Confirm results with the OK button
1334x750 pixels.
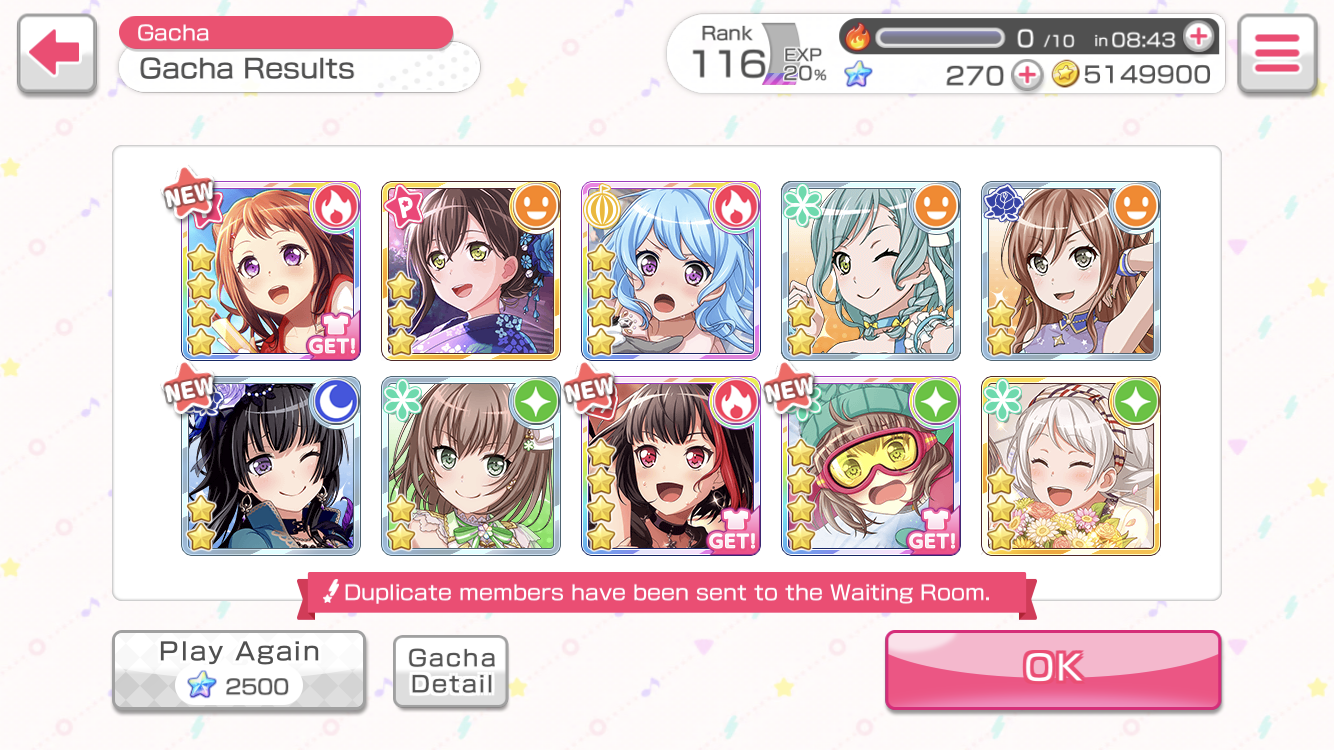click(x=1052, y=668)
